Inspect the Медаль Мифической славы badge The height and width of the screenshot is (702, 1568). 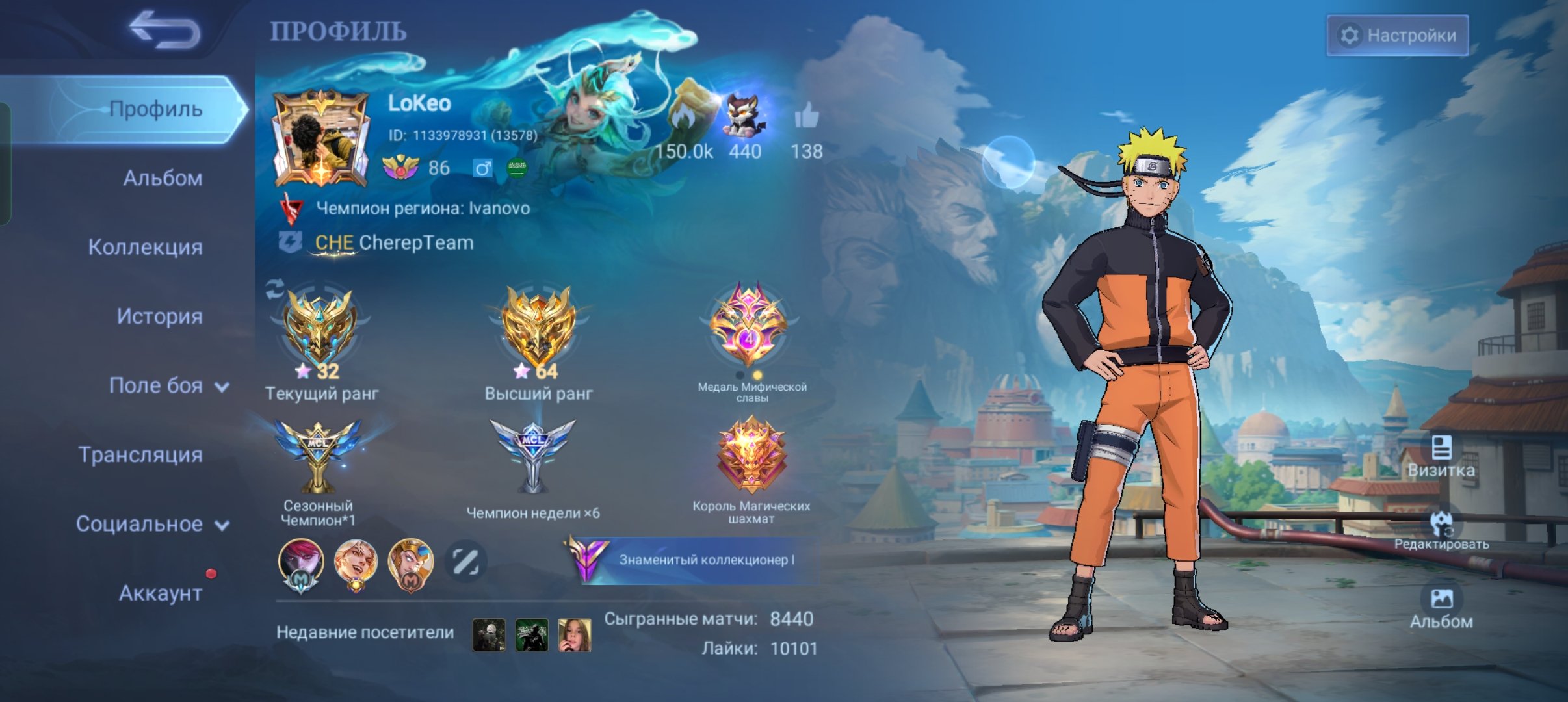[x=750, y=326]
